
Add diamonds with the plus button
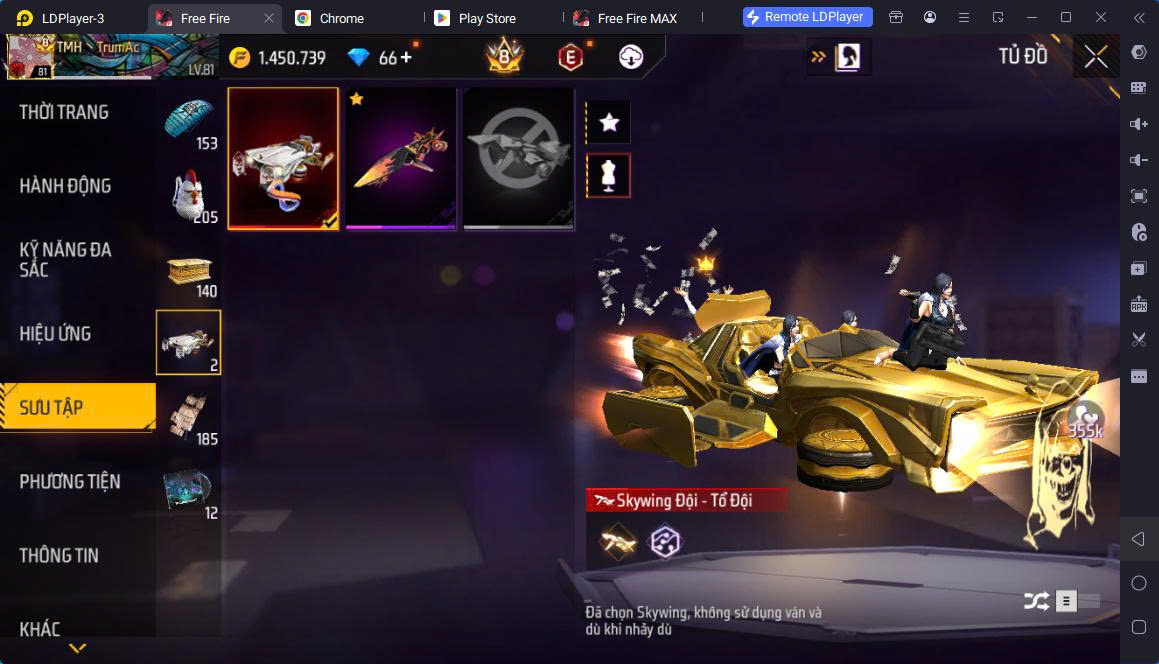pyautogui.click(x=406, y=57)
